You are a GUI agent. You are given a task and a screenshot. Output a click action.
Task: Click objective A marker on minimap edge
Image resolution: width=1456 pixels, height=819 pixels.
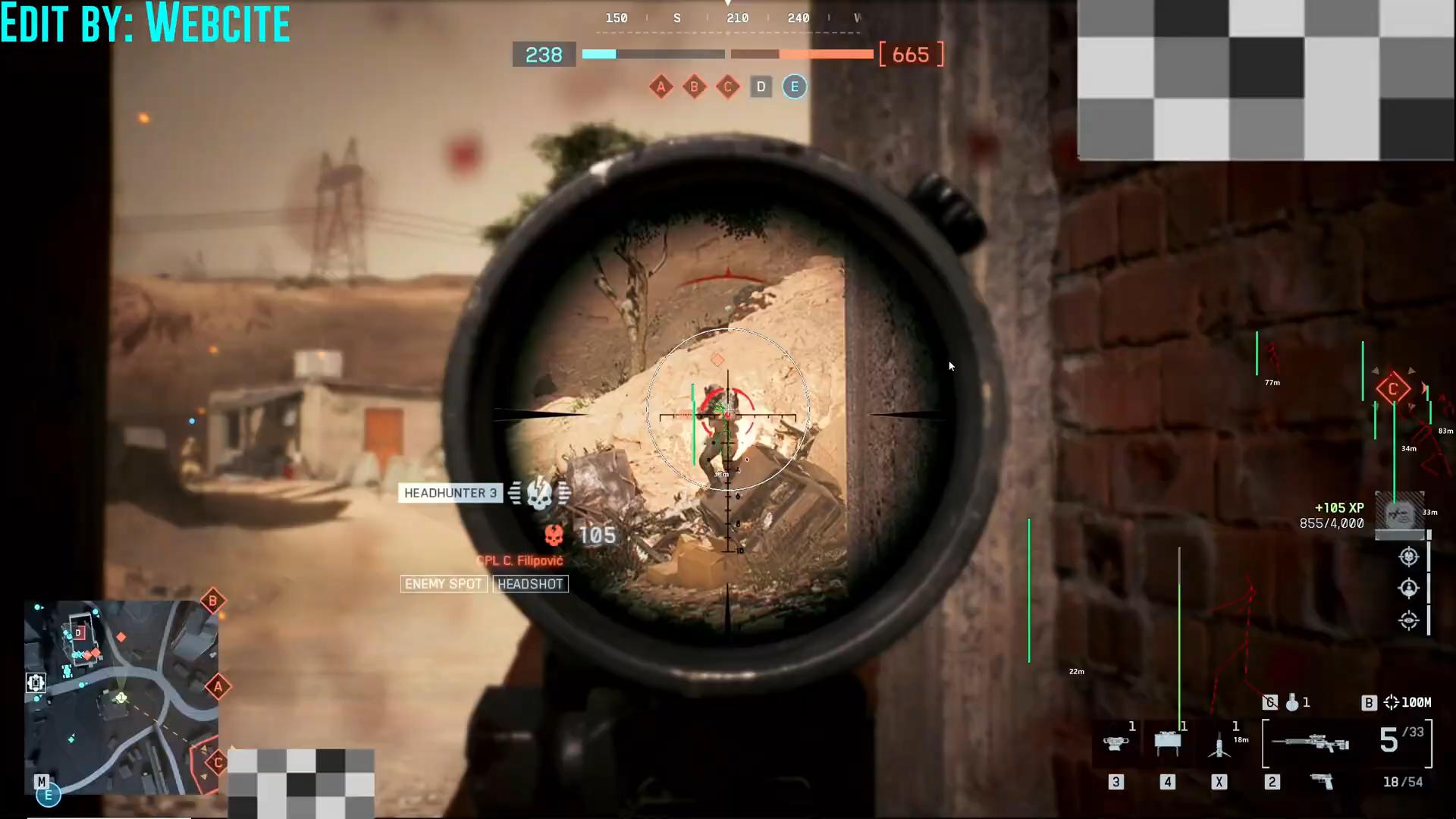coord(218,687)
